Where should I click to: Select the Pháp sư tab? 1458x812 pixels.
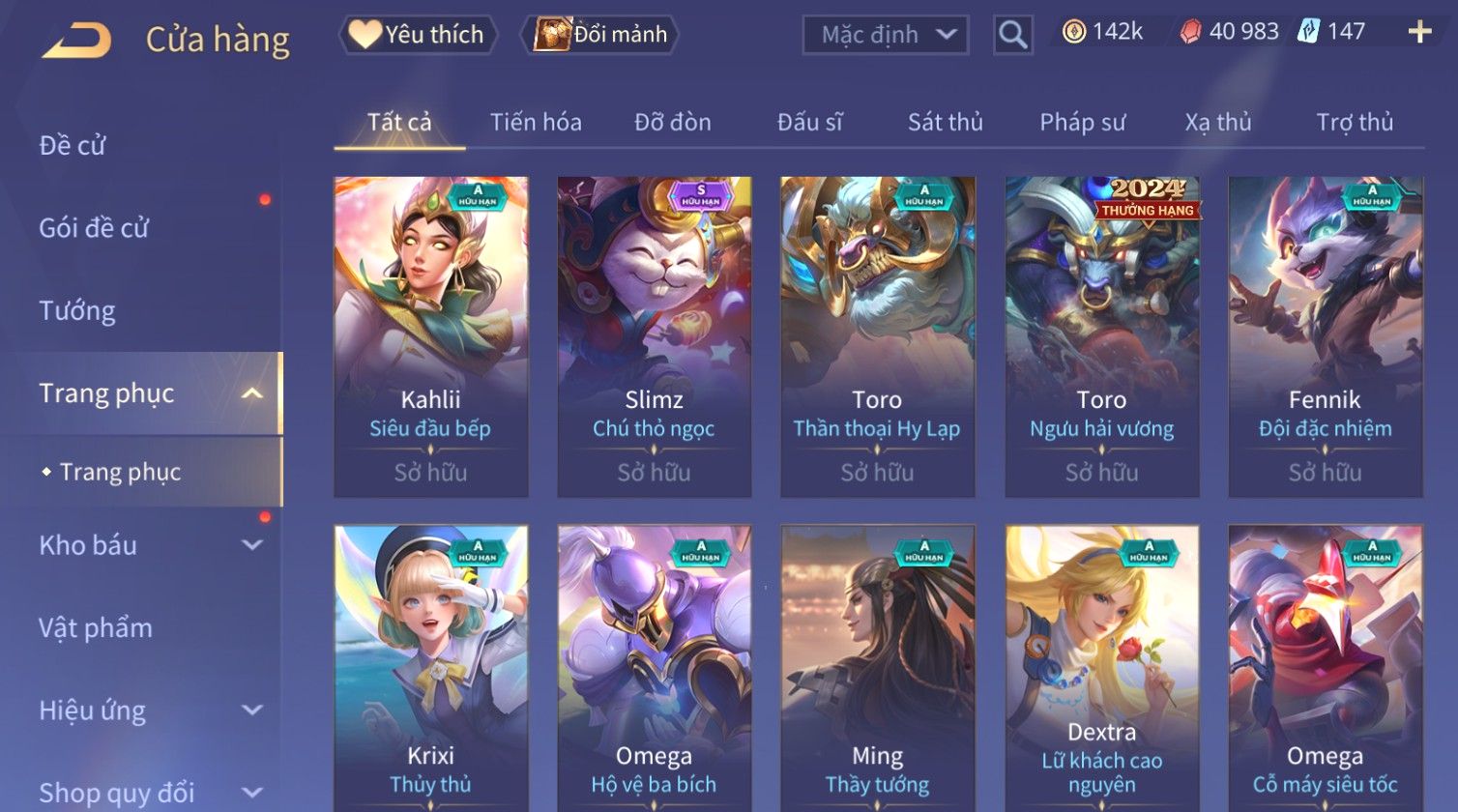(x=1082, y=123)
